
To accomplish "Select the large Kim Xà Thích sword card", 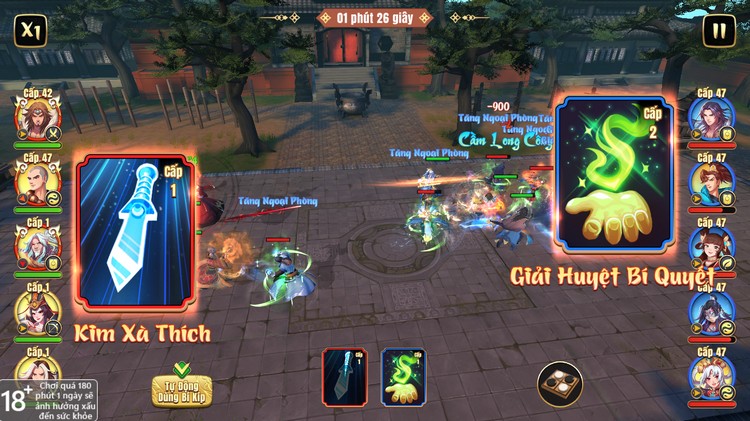I will pyautogui.click(x=134, y=232).
